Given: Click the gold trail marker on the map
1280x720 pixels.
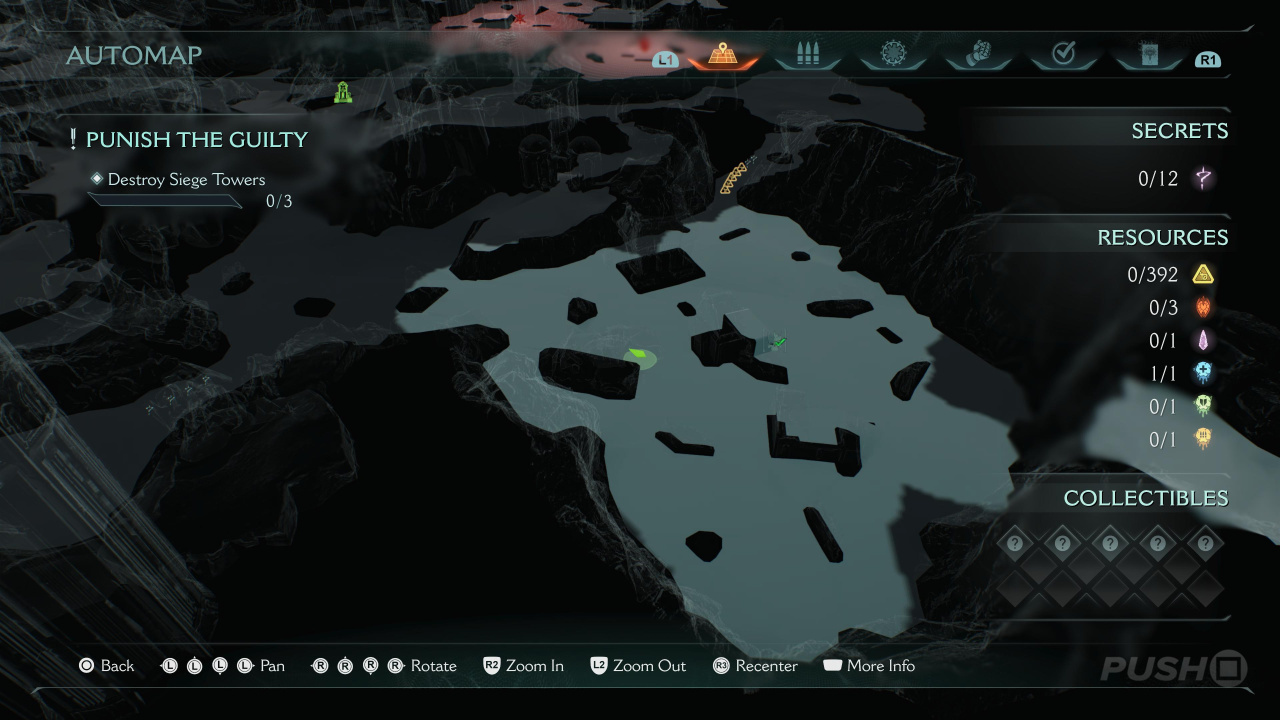Looking at the screenshot, I should click(734, 179).
